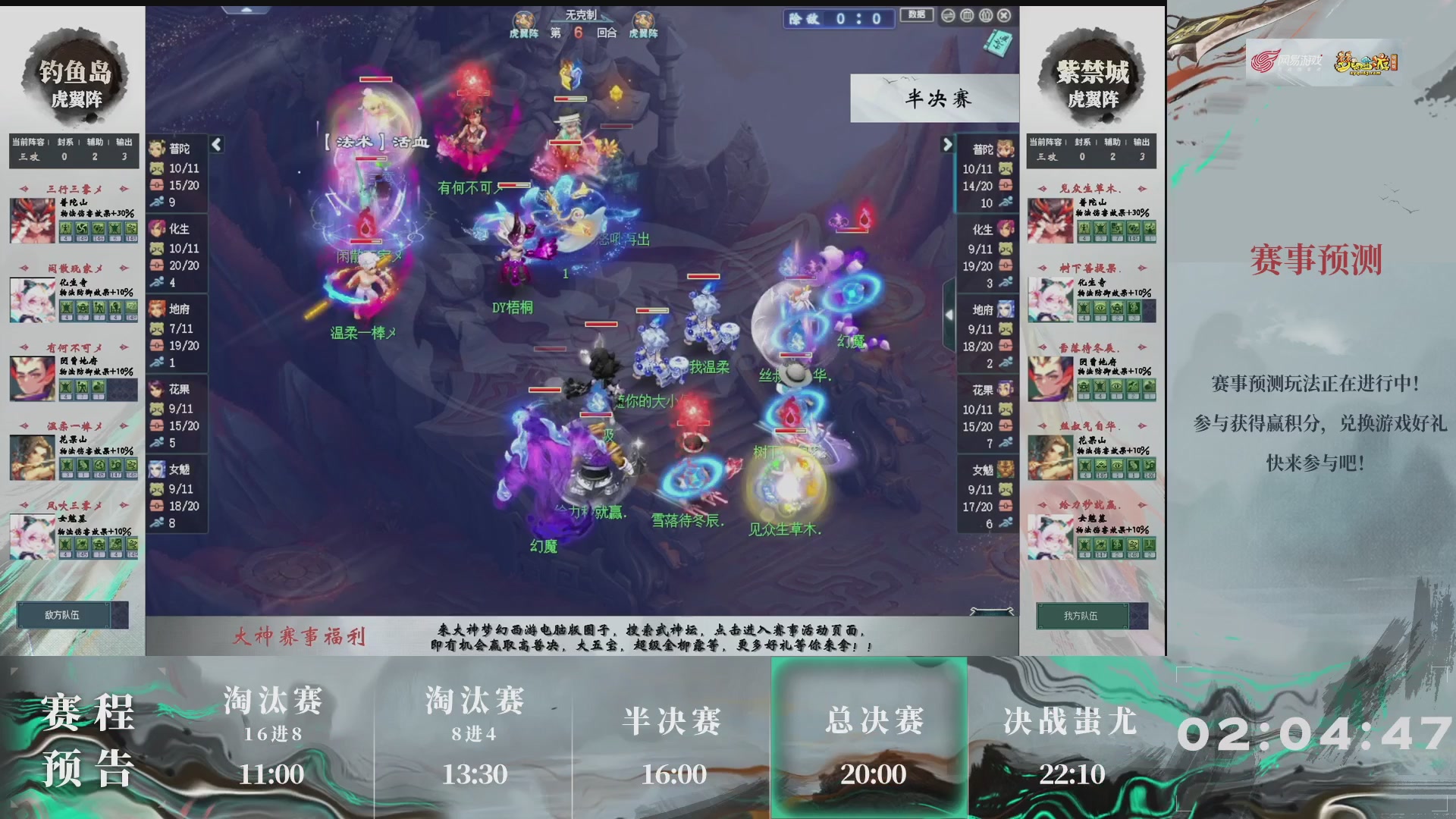Toggle the dual-panel circle button in the toolbar
Screen dimensions: 1456x819
984,14
